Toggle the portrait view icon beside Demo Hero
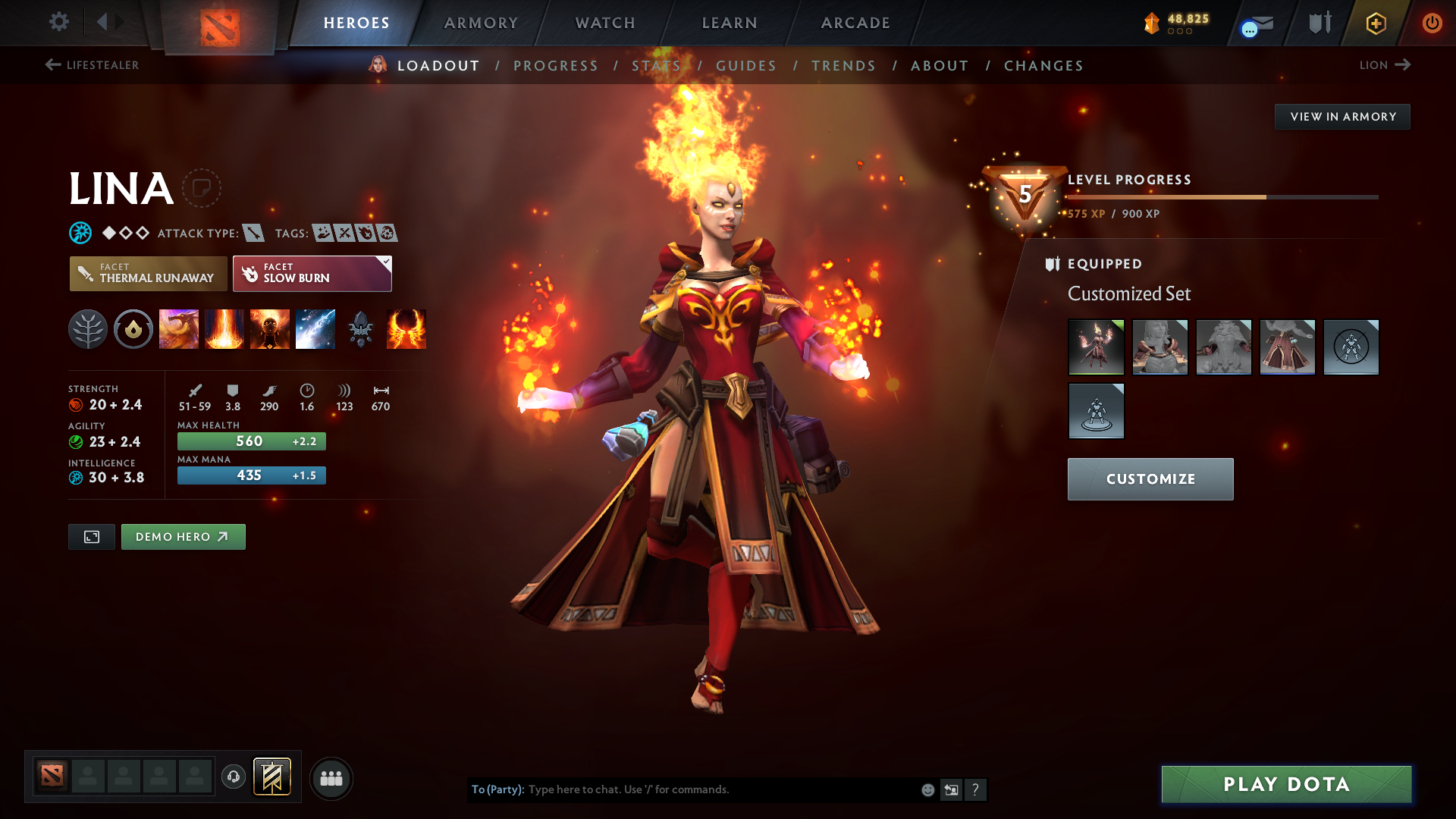1456x819 pixels. click(91, 536)
